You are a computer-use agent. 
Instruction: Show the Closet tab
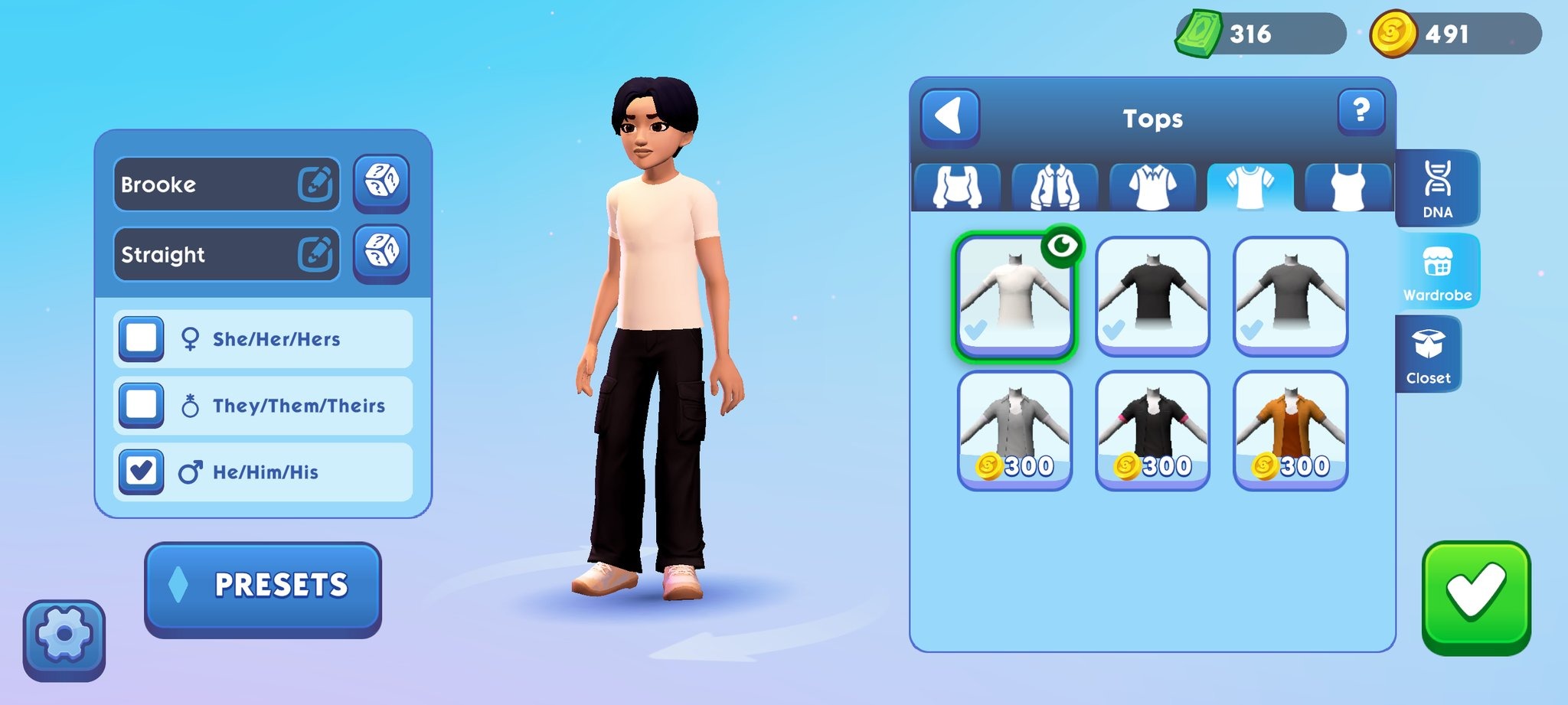(1428, 354)
